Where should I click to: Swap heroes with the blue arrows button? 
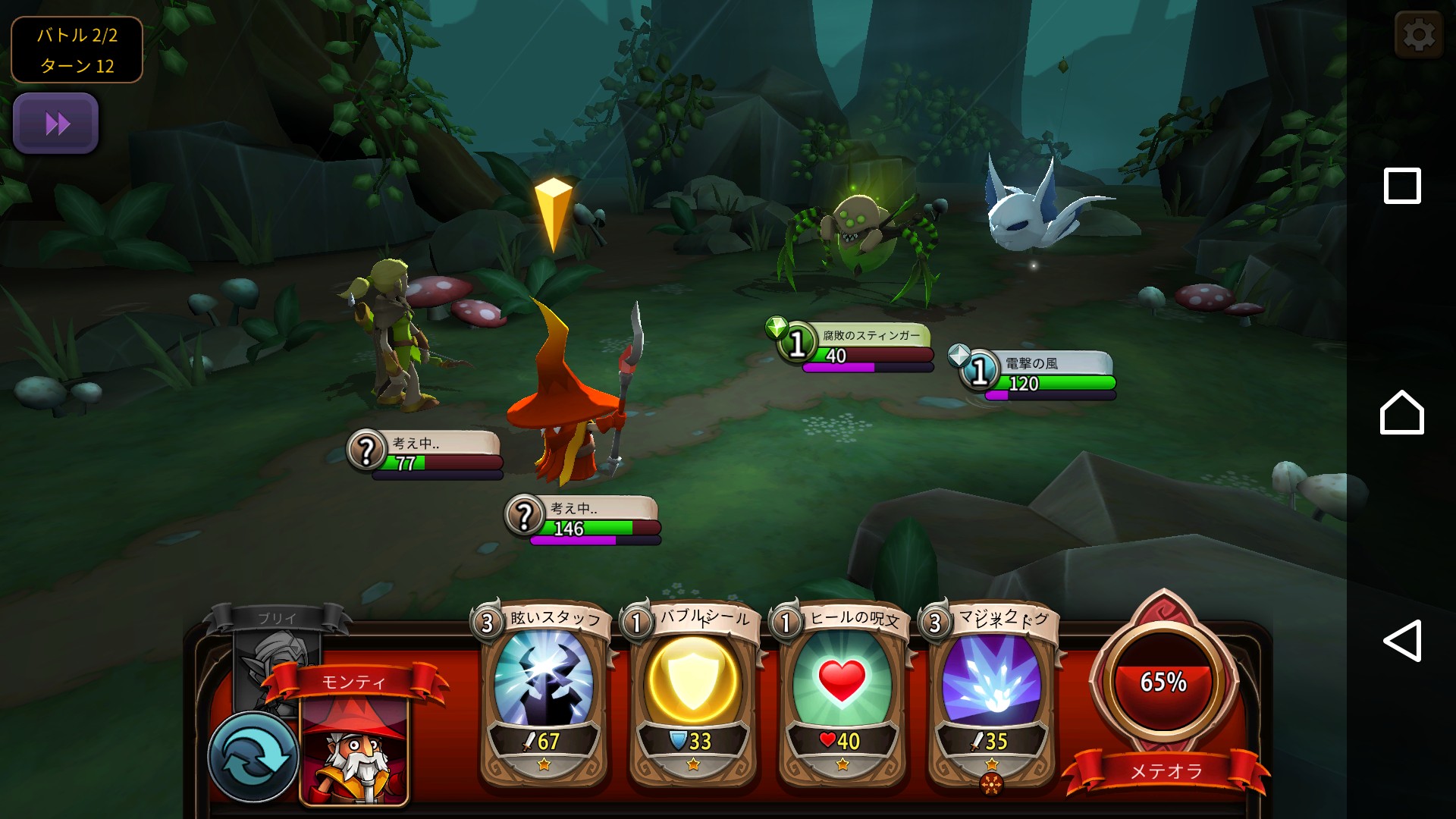click(x=253, y=756)
